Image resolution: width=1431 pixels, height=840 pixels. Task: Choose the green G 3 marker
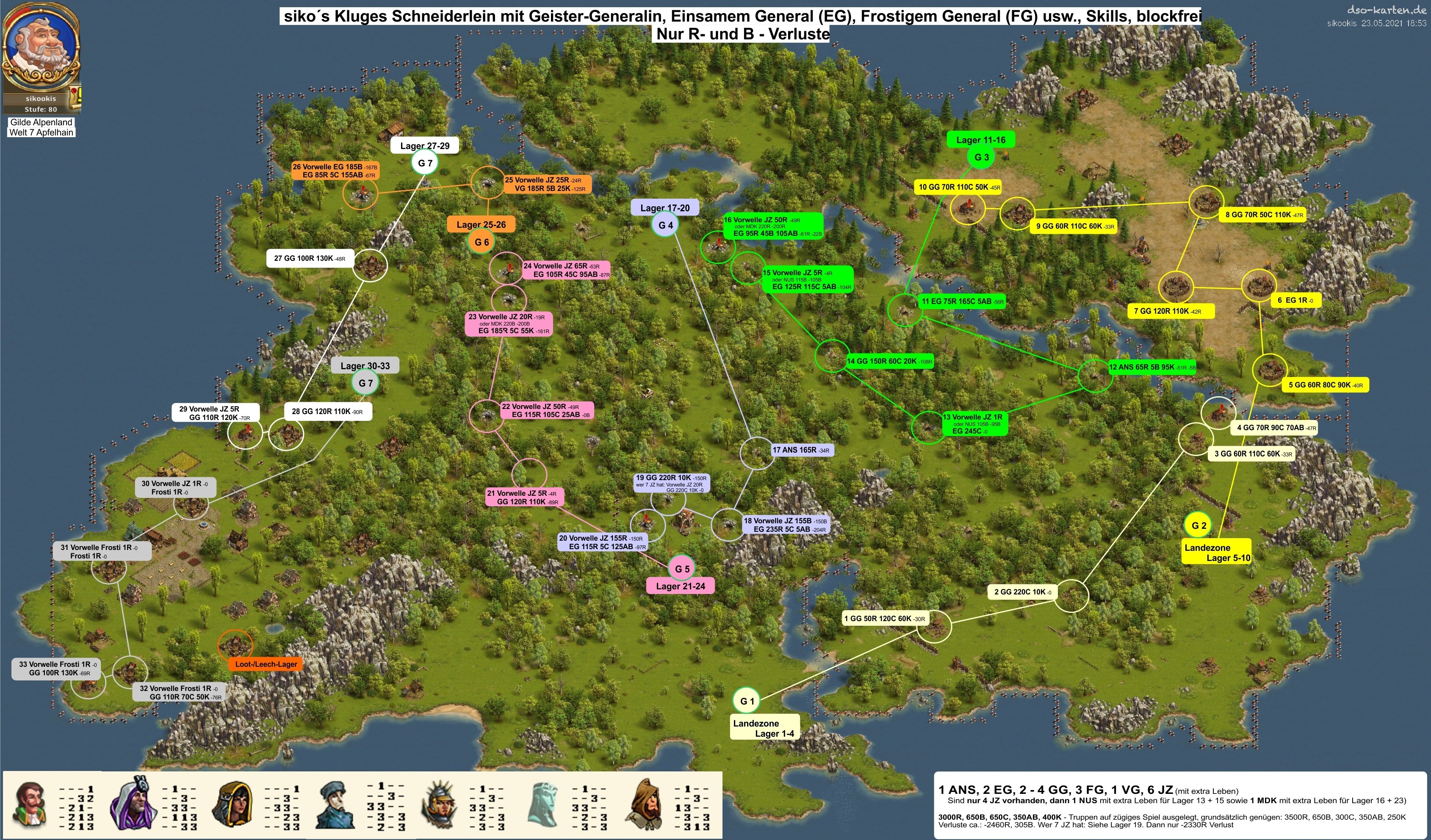pos(981,157)
